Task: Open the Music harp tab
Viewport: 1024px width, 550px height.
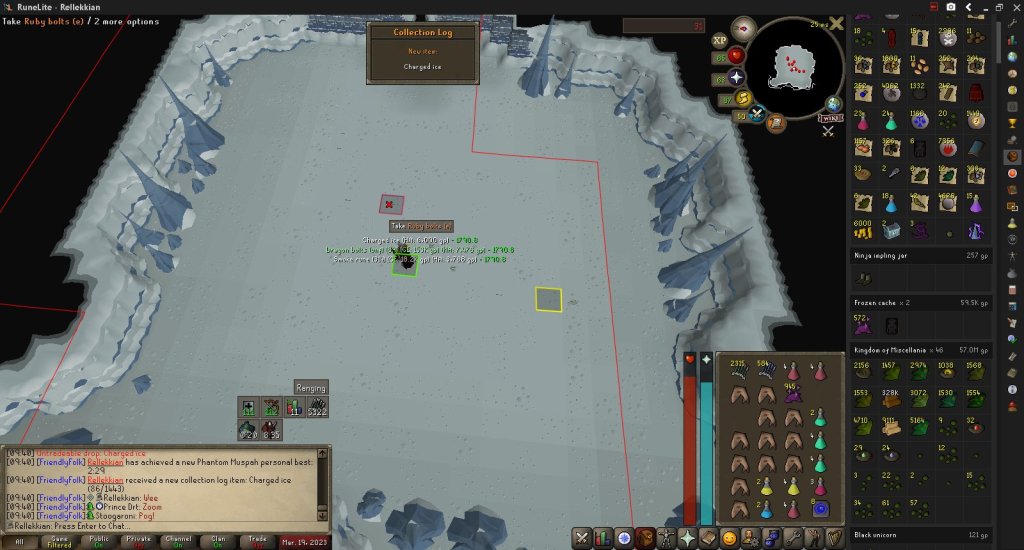Action: (835, 538)
